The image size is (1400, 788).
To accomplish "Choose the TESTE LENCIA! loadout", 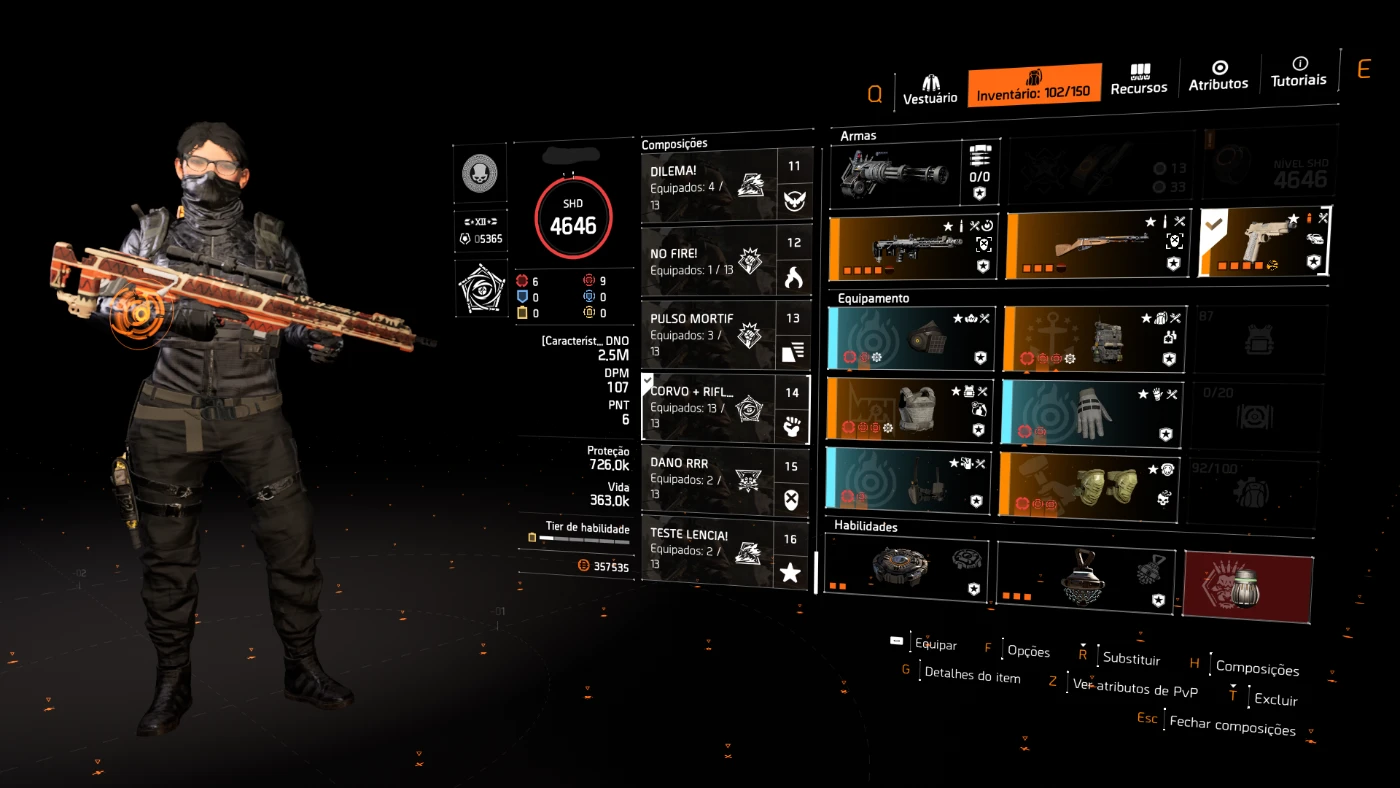I will click(708, 550).
